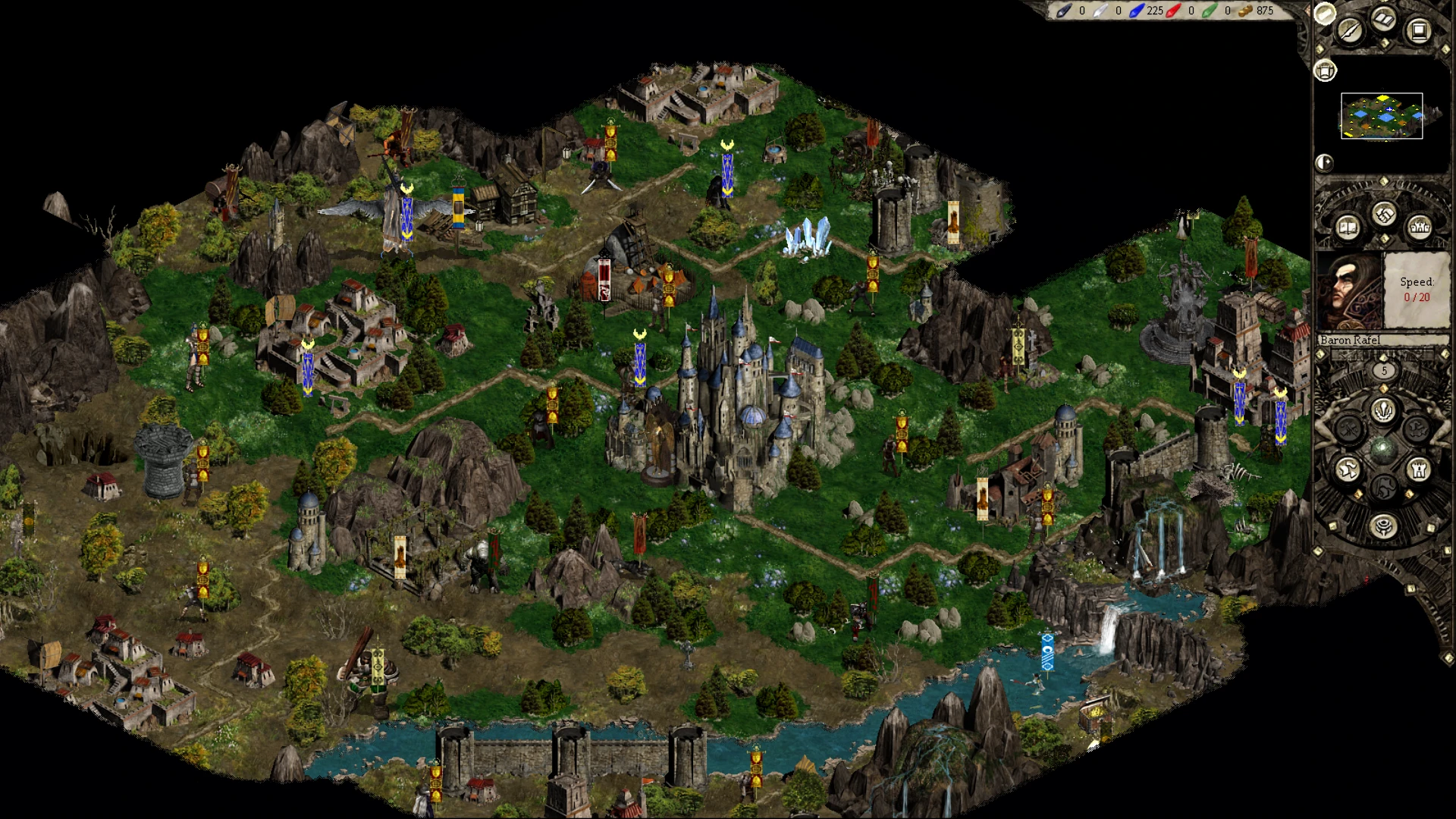Click the top lit button on the command wheel

1383,410
